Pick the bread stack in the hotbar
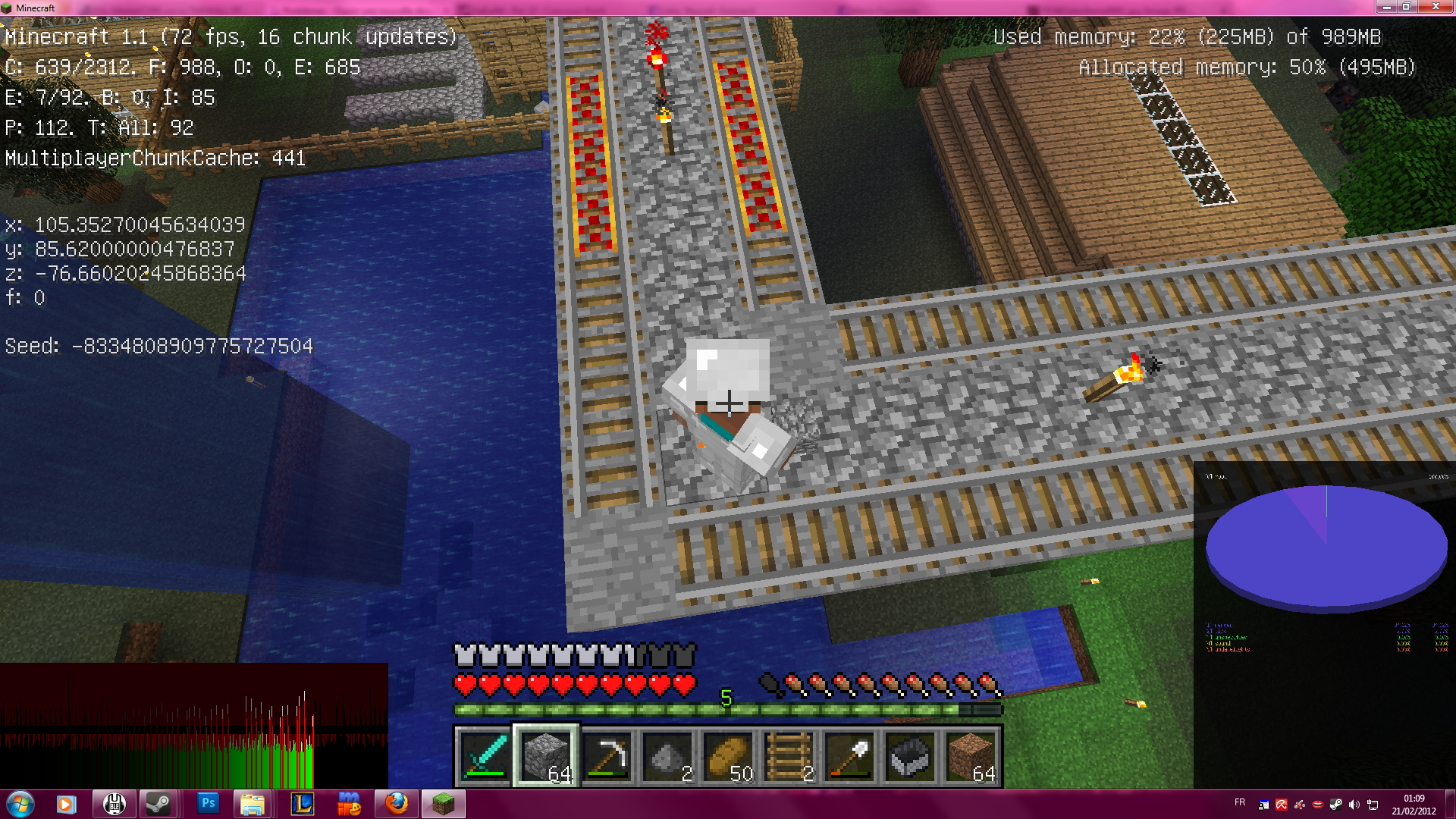 click(x=728, y=756)
